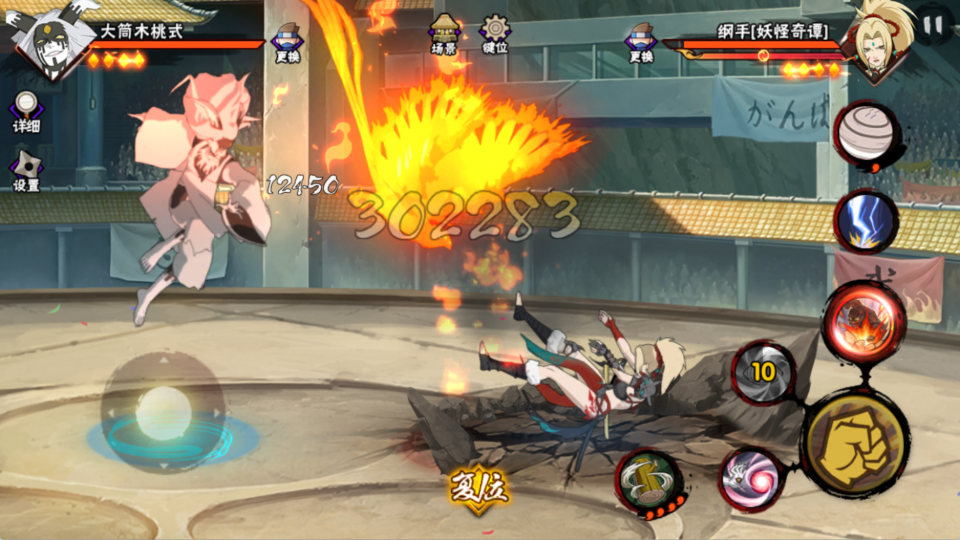The image size is (960, 540).
Task: Change the stage with 场景 button
Action: pos(444,35)
